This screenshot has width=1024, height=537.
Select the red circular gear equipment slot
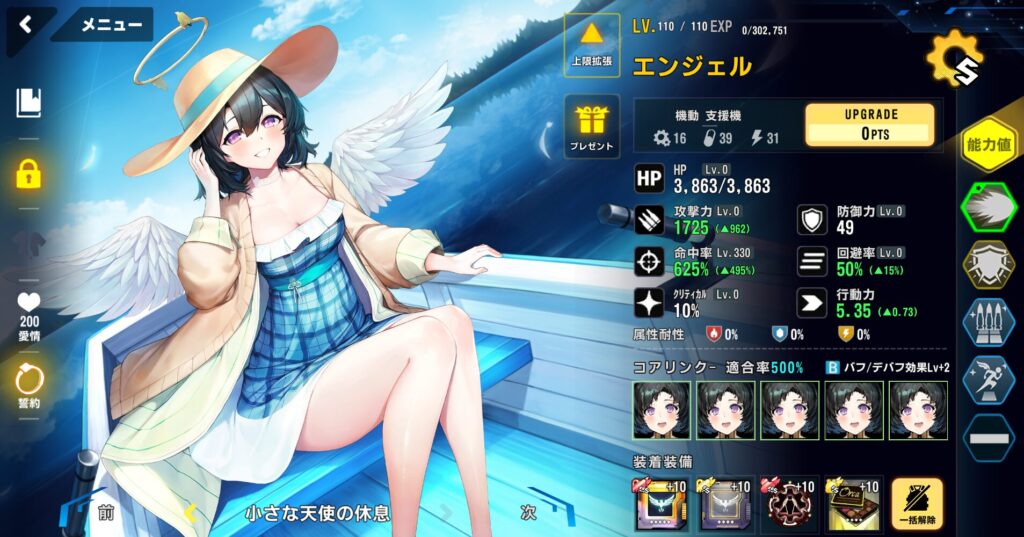point(789,505)
